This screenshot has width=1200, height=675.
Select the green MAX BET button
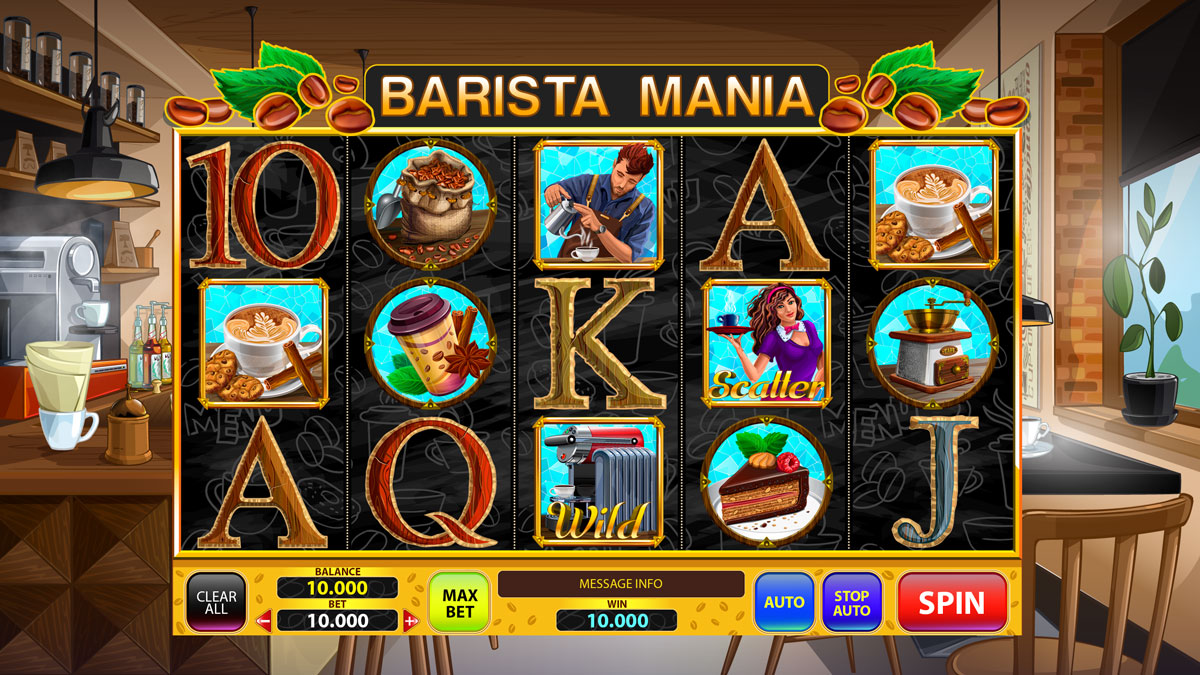click(x=459, y=602)
